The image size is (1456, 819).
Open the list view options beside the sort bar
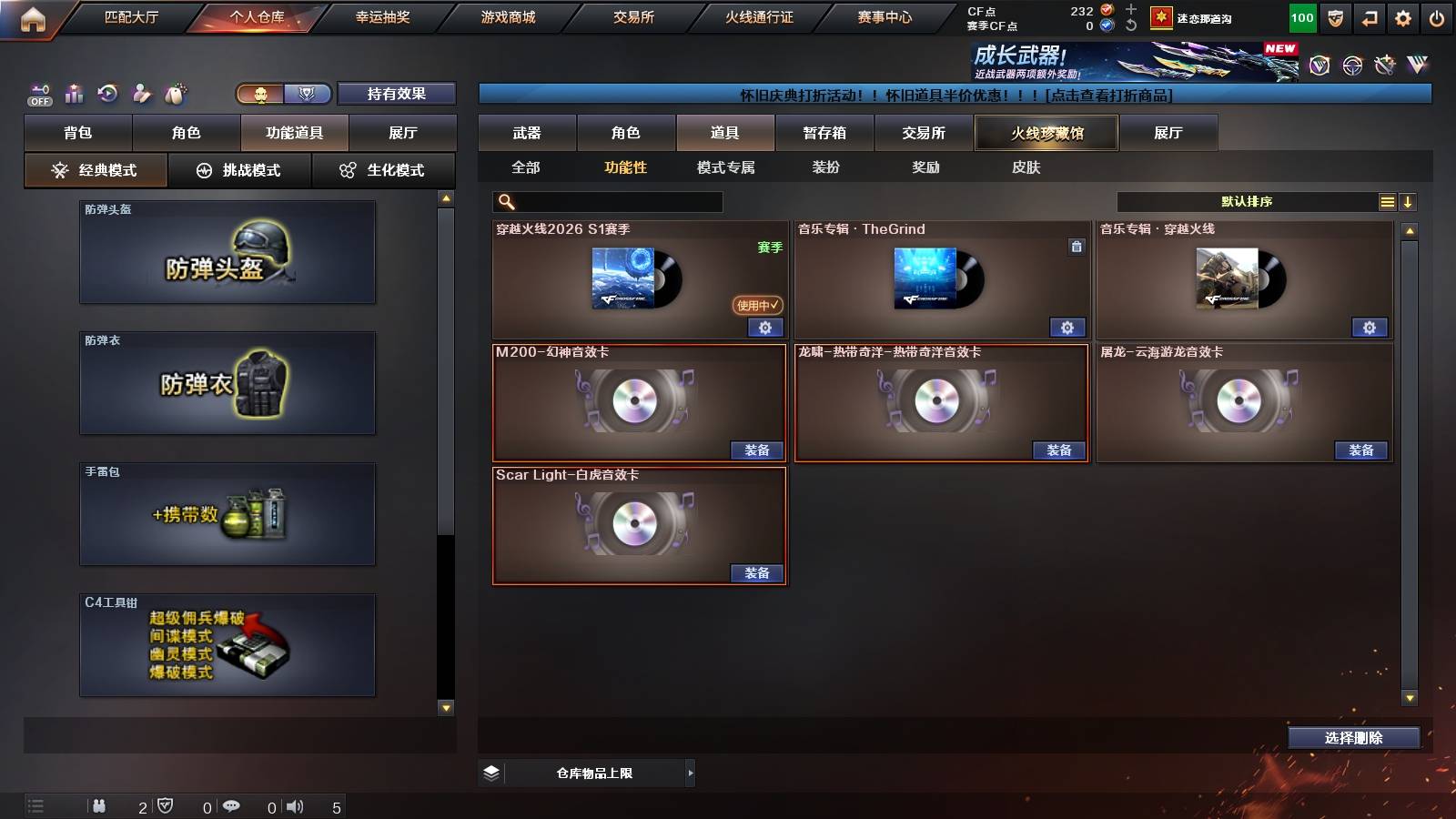point(1386,201)
